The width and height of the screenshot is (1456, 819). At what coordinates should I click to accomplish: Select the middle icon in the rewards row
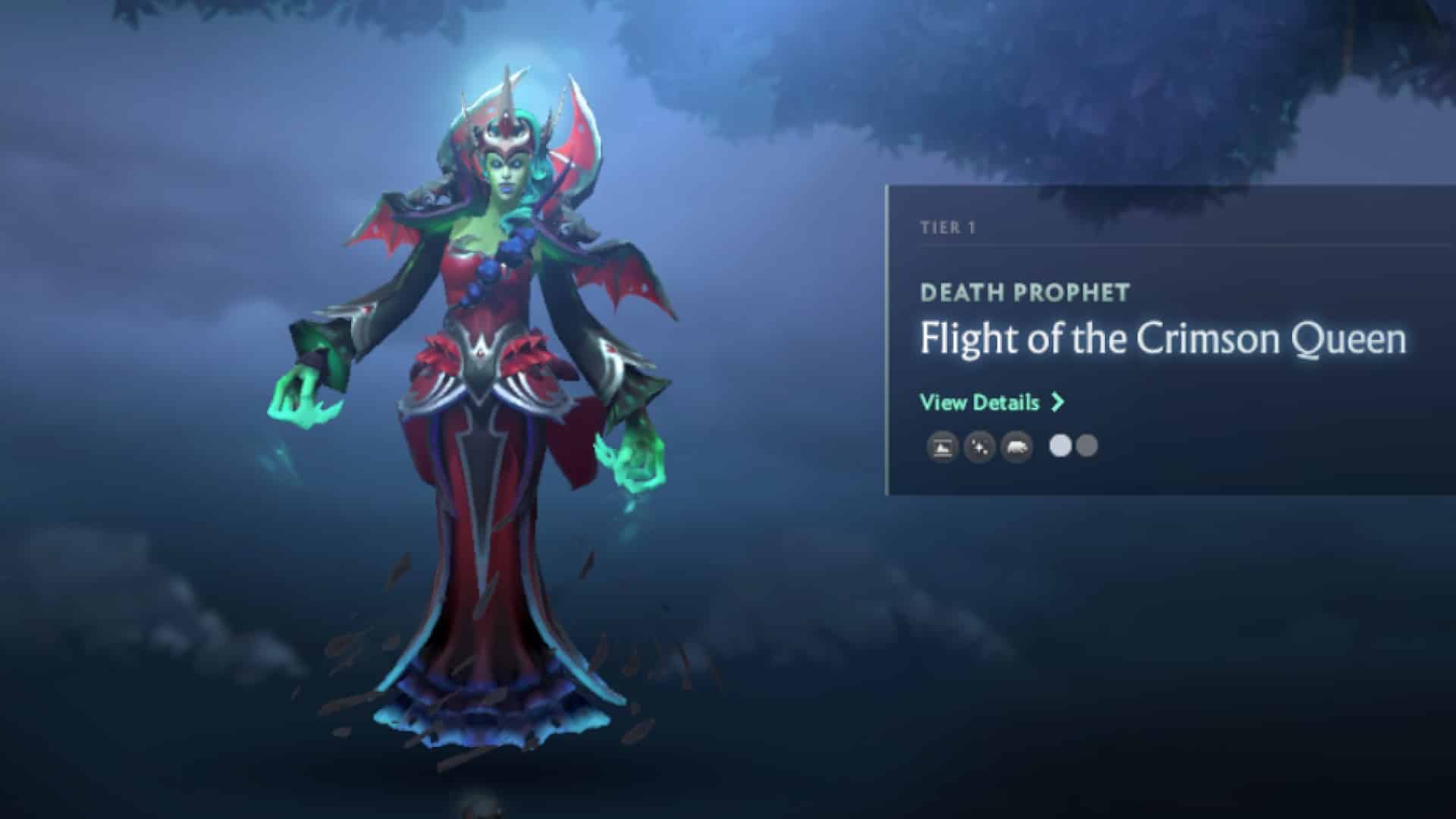point(980,447)
